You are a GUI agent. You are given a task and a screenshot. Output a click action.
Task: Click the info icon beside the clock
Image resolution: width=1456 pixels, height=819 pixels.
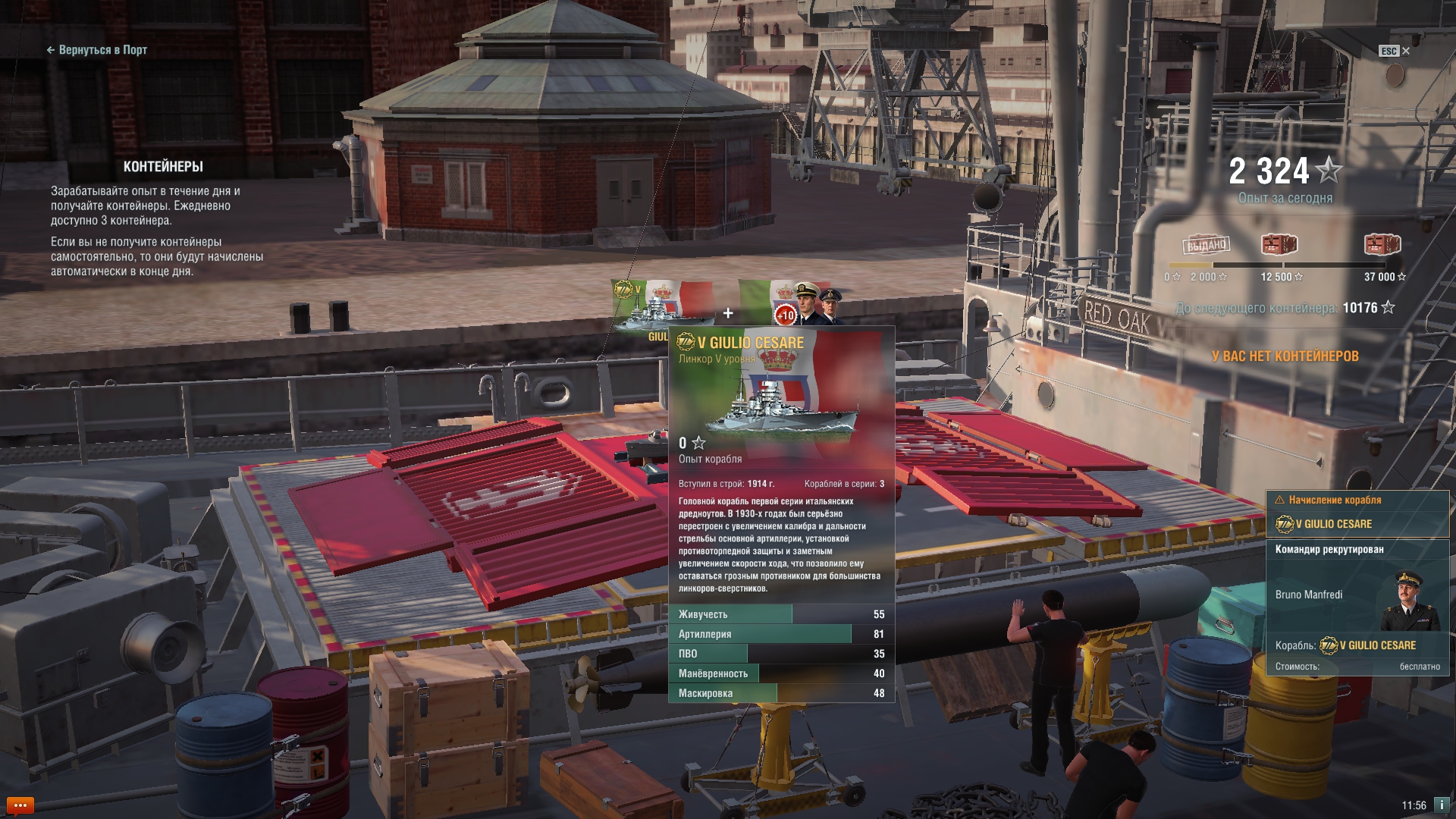tap(1441, 805)
